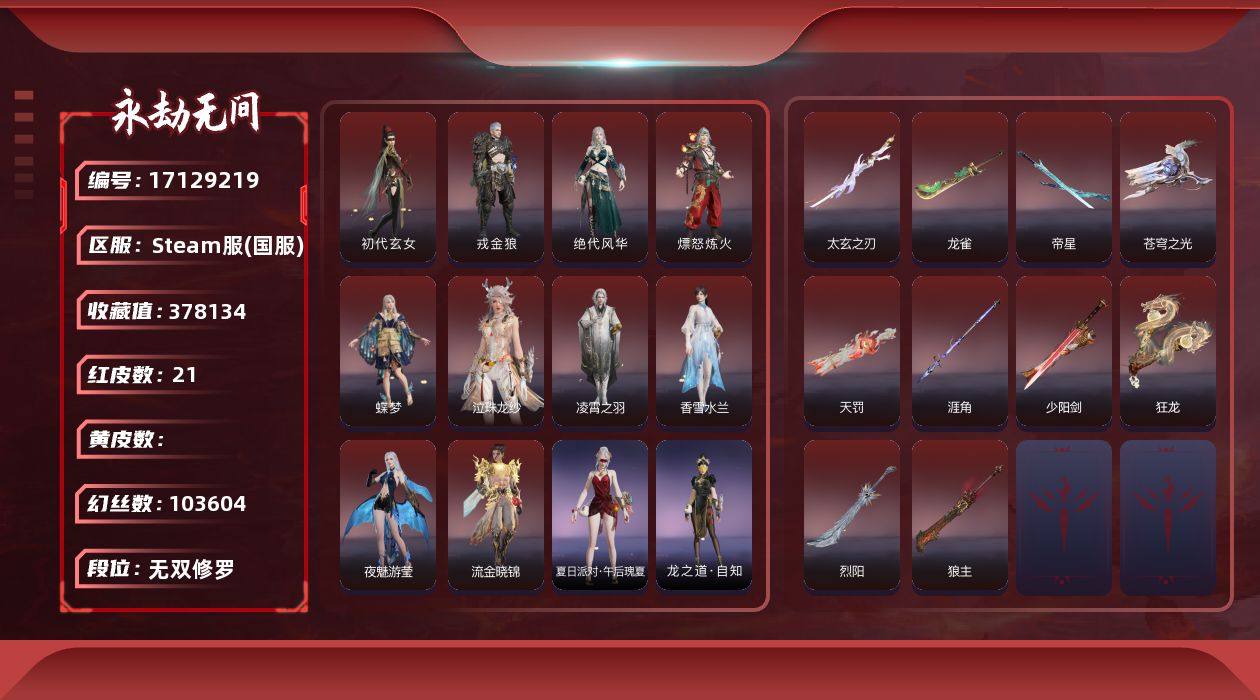View the 夏日派对·午后瑰夏 skin card
1260x700 pixels.
tap(600, 515)
